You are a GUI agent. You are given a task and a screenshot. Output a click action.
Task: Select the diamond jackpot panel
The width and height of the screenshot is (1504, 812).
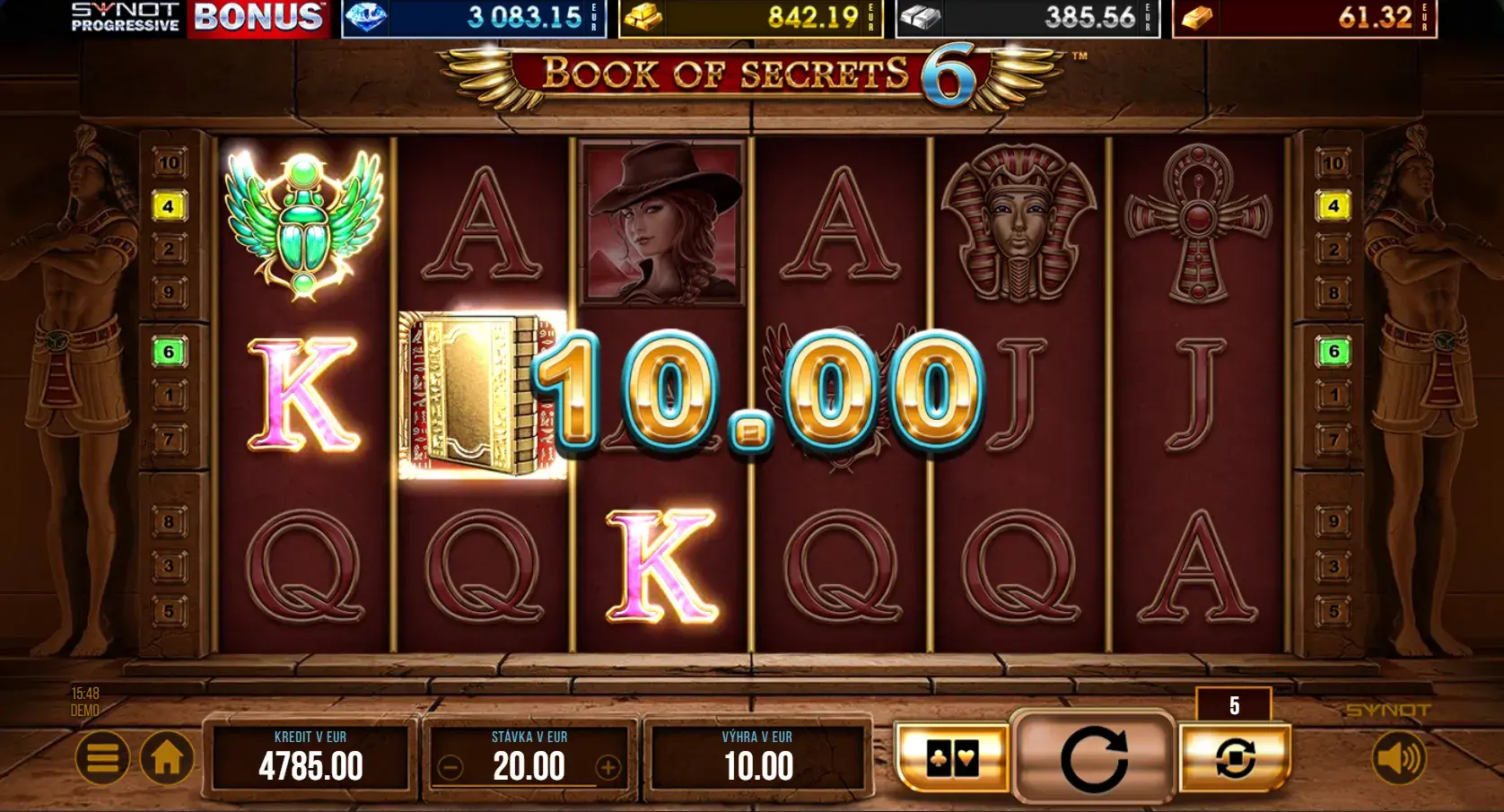pyautogui.click(x=474, y=18)
